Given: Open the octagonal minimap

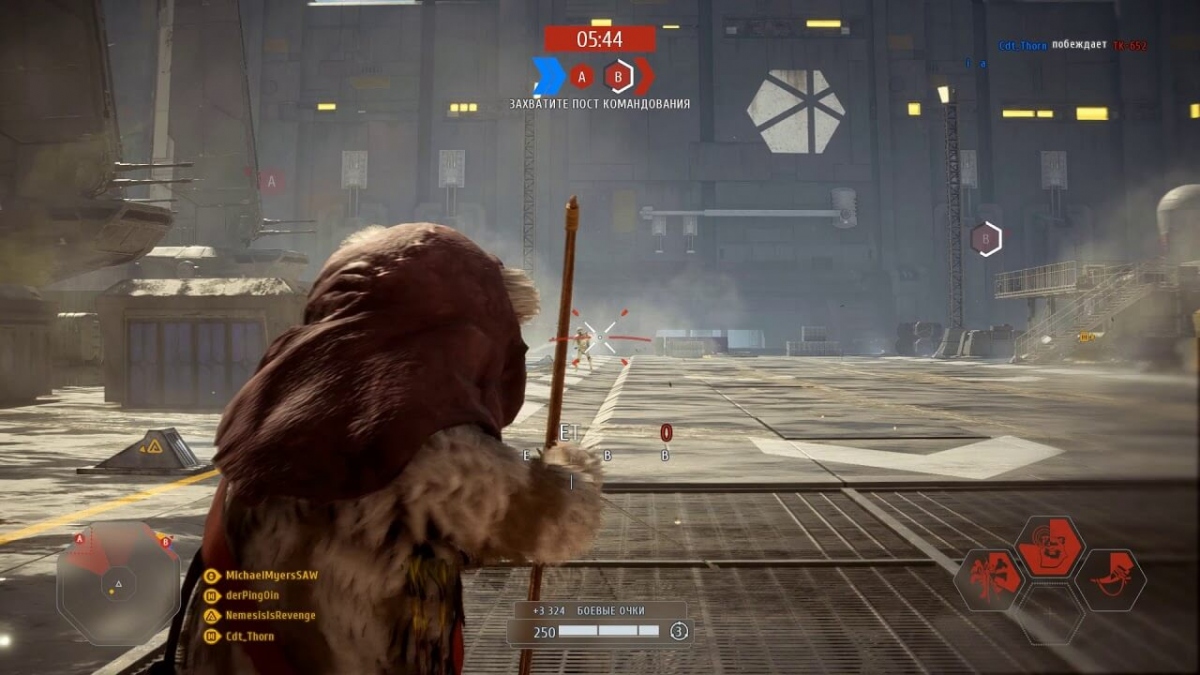Looking at the screenshot, I should point(118,582).
